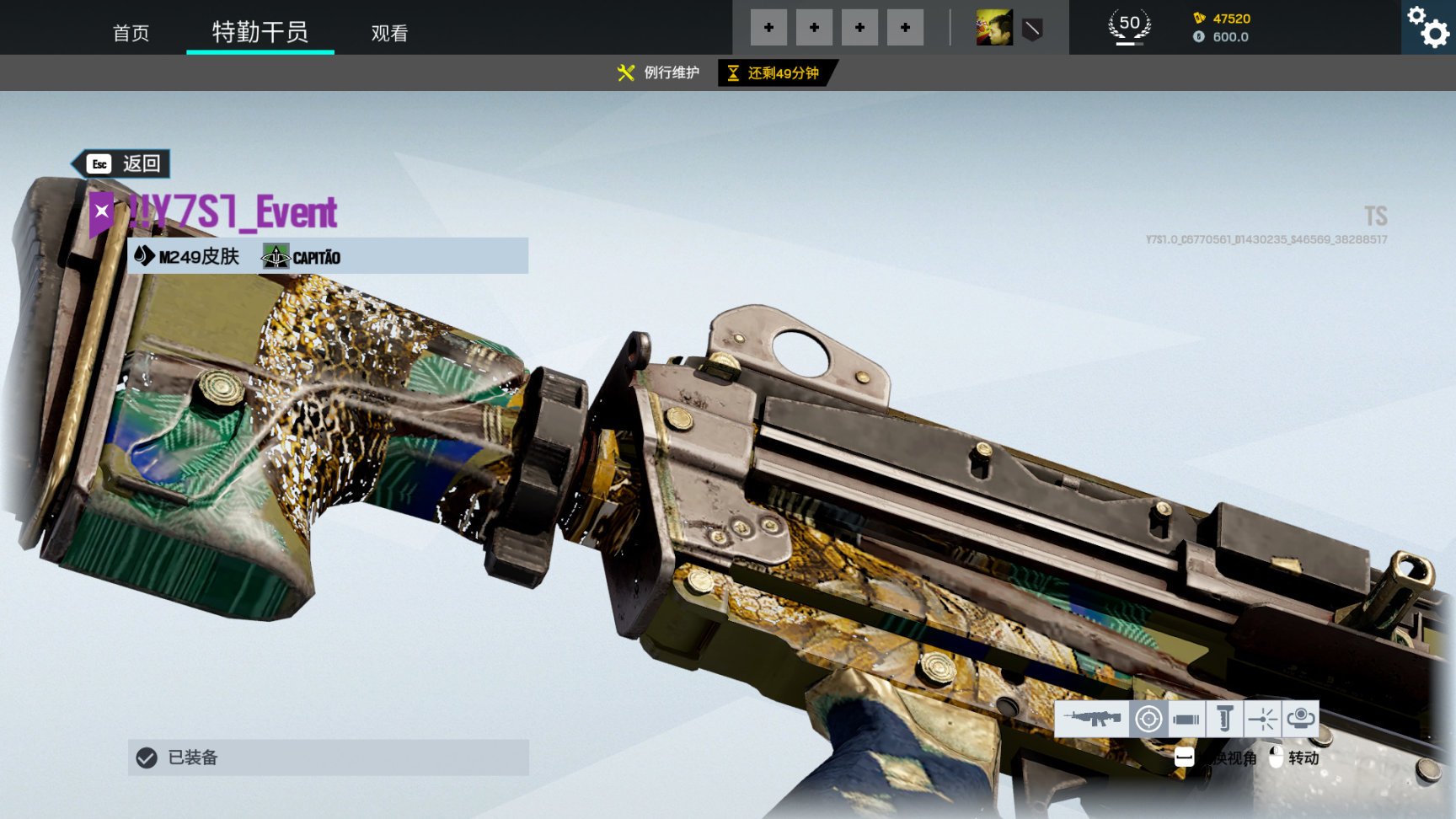The height and width of the screenshot is (819, 1456).
Task: Pick the vertical grip attachment icon
Action: tap(1224, 719)
